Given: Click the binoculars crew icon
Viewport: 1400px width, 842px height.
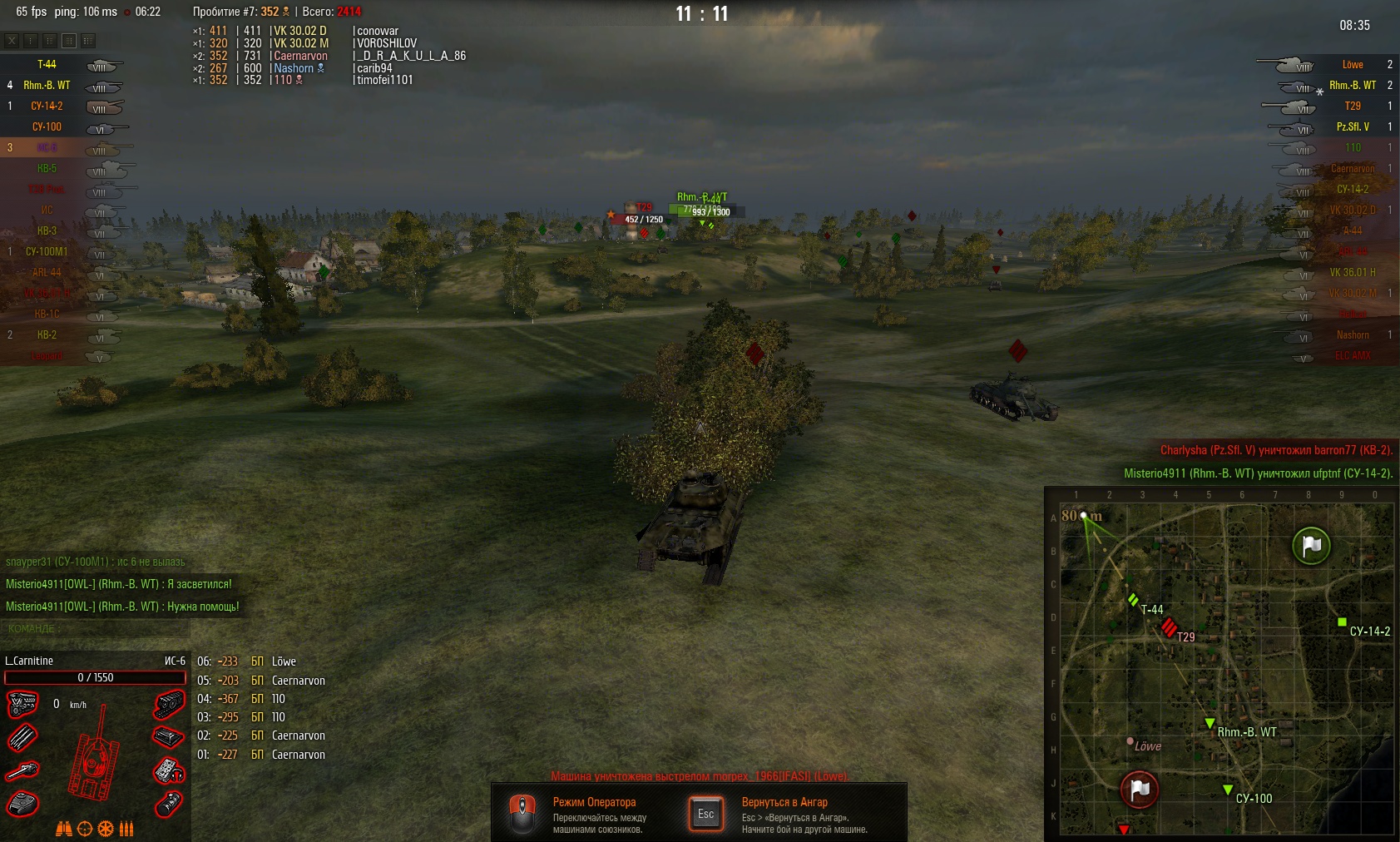Looking at the screenshot, I should tap(64, 829).
